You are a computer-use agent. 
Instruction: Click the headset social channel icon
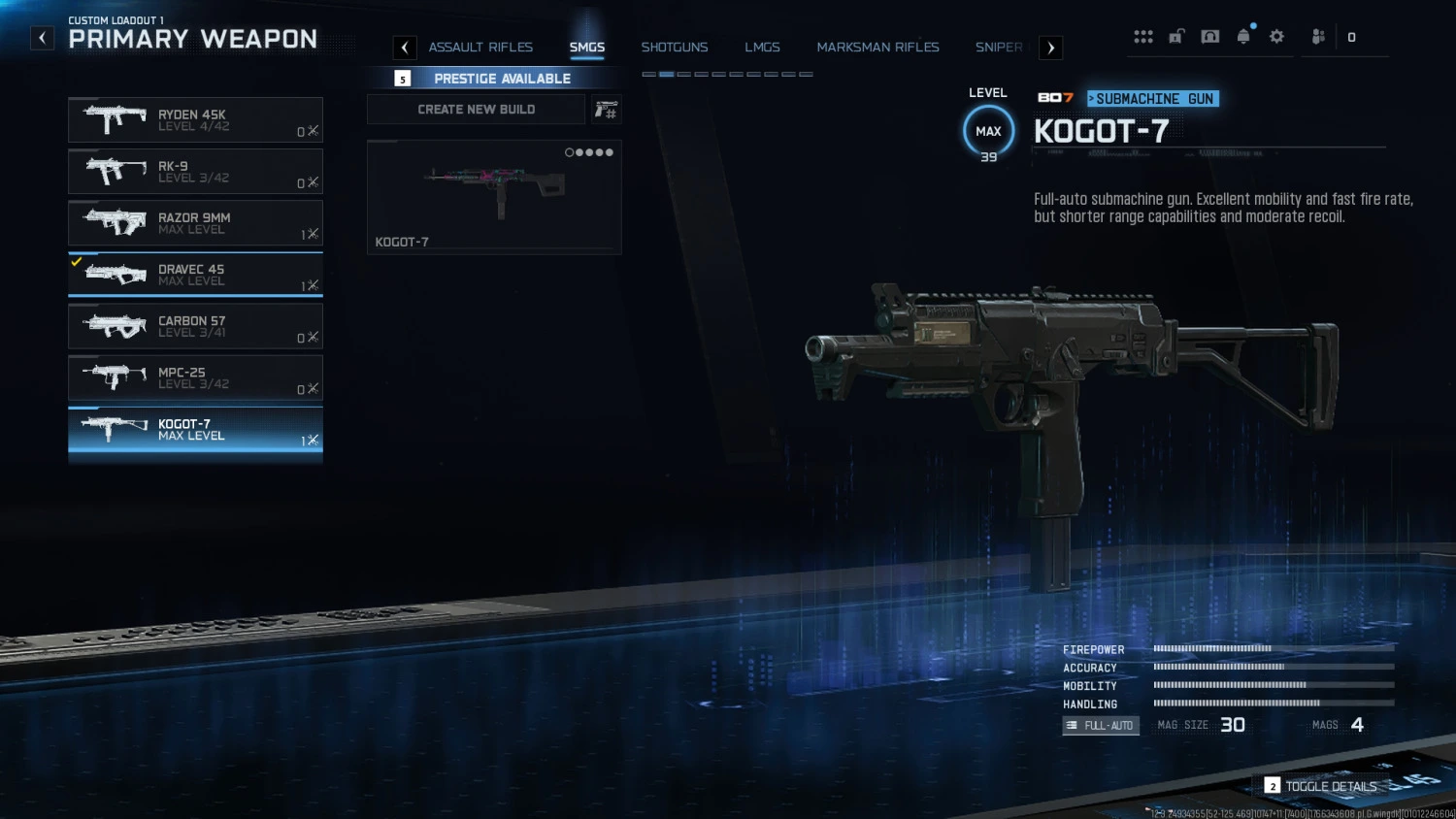tap(1209, 36)
